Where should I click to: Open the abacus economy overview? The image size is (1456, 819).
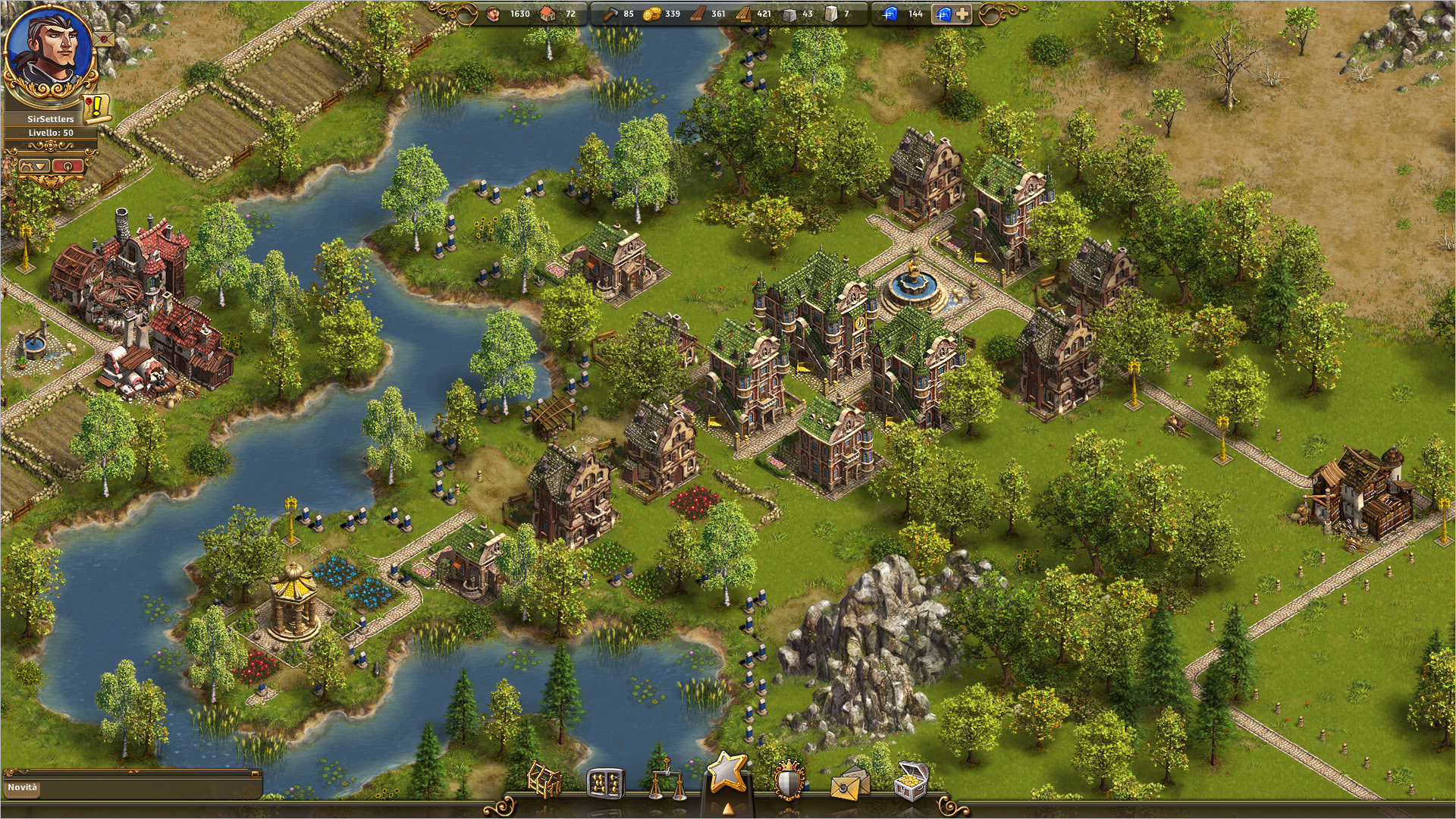pyautogui.click(x=604, y=783)
